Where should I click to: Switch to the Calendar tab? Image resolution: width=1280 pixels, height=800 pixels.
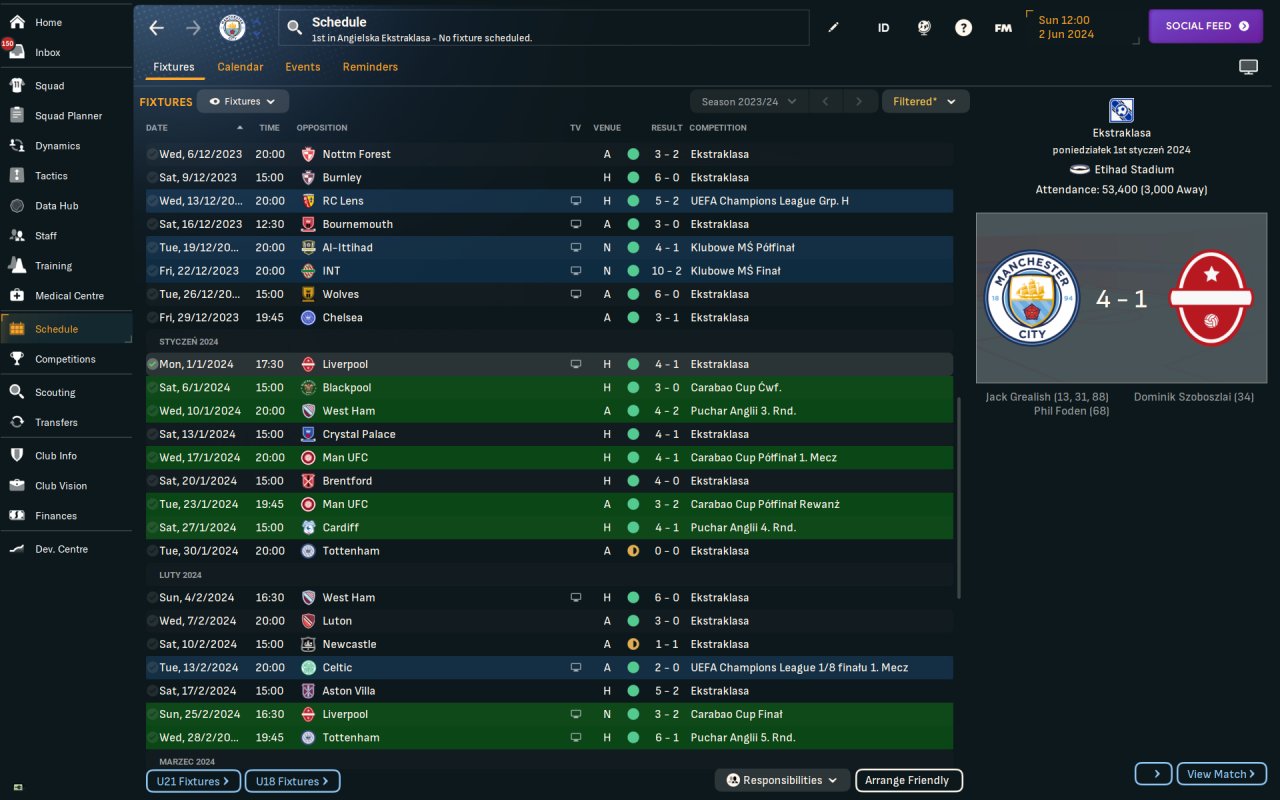pos(240,67)
